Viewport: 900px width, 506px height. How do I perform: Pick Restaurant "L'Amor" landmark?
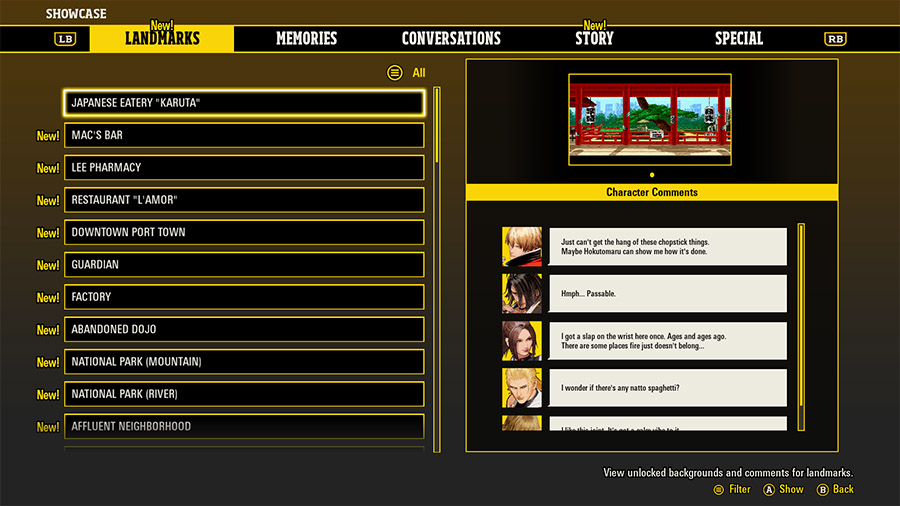244,200
